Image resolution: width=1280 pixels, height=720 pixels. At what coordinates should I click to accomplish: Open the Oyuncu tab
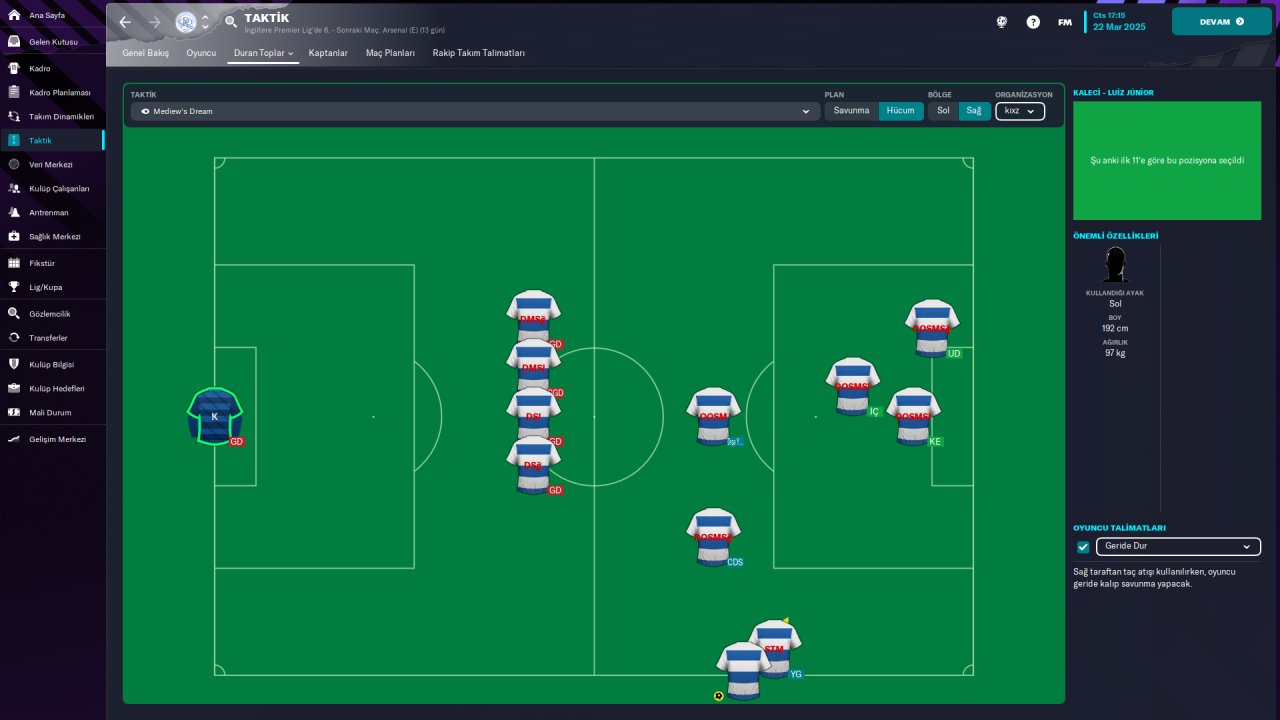pos(201,52)
